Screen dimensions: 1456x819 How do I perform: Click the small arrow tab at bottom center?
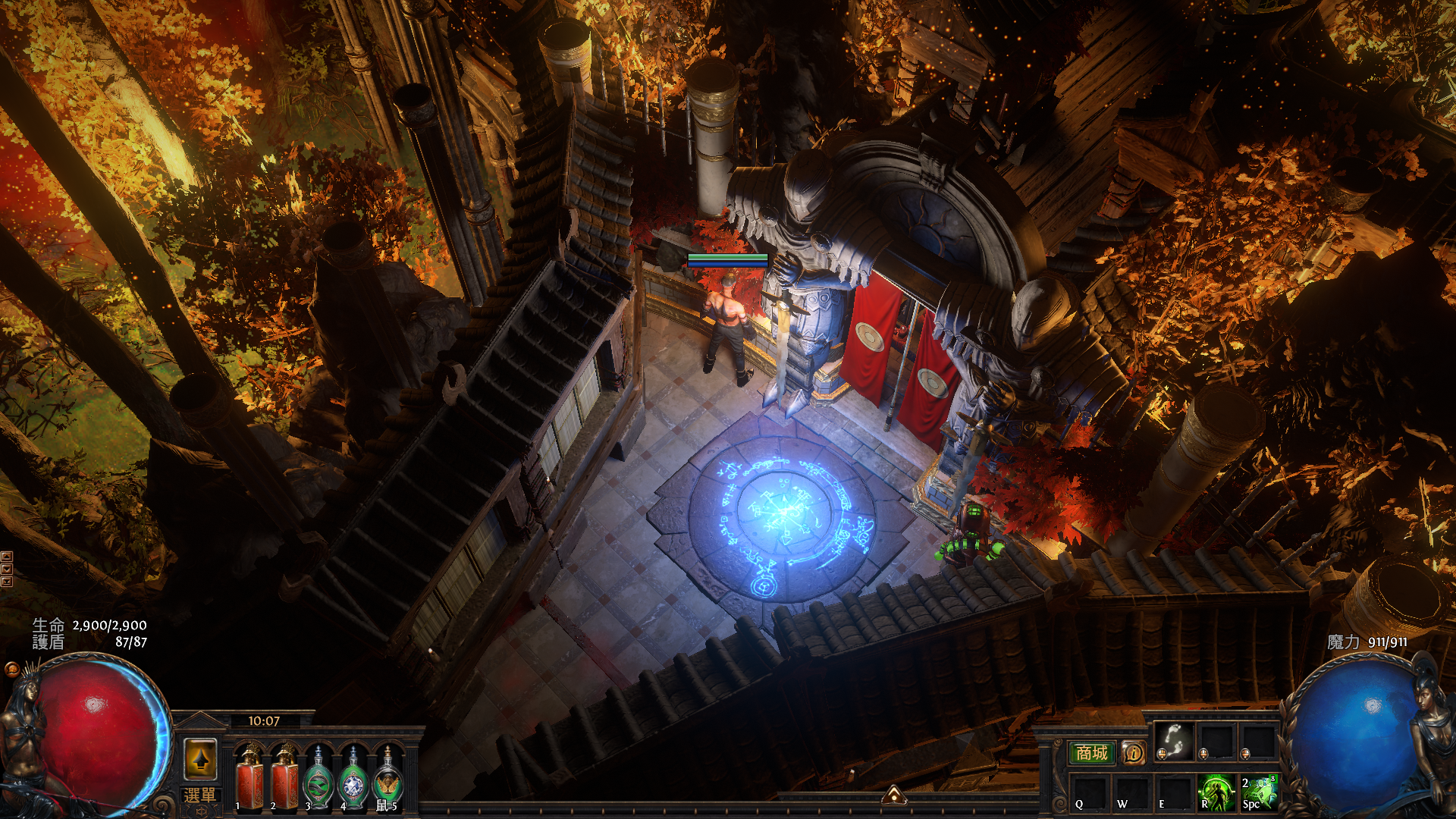point(894,795)
